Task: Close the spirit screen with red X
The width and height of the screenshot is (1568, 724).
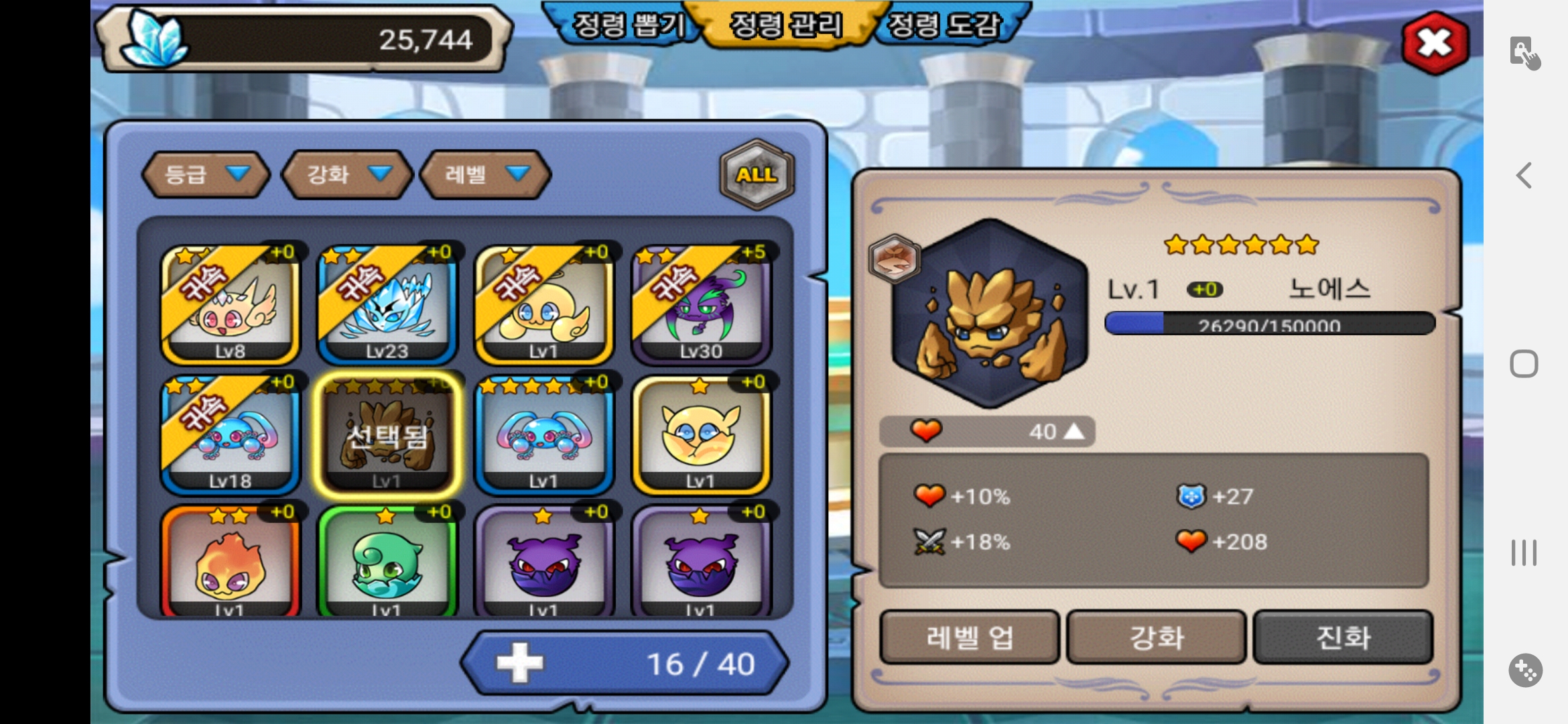Action: (1435, 44)
